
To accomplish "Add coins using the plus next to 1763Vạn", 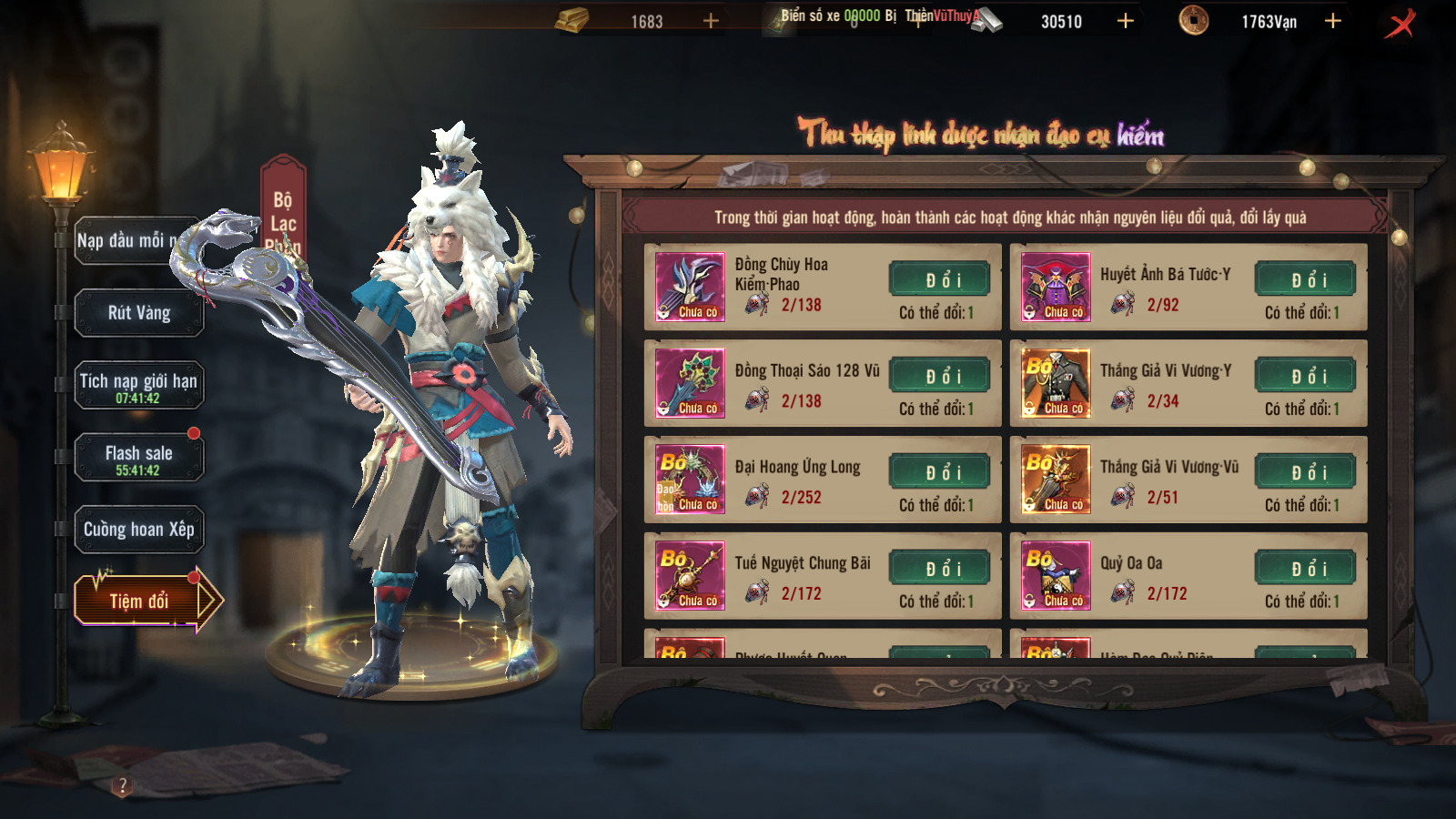I will pos(1333,21).
